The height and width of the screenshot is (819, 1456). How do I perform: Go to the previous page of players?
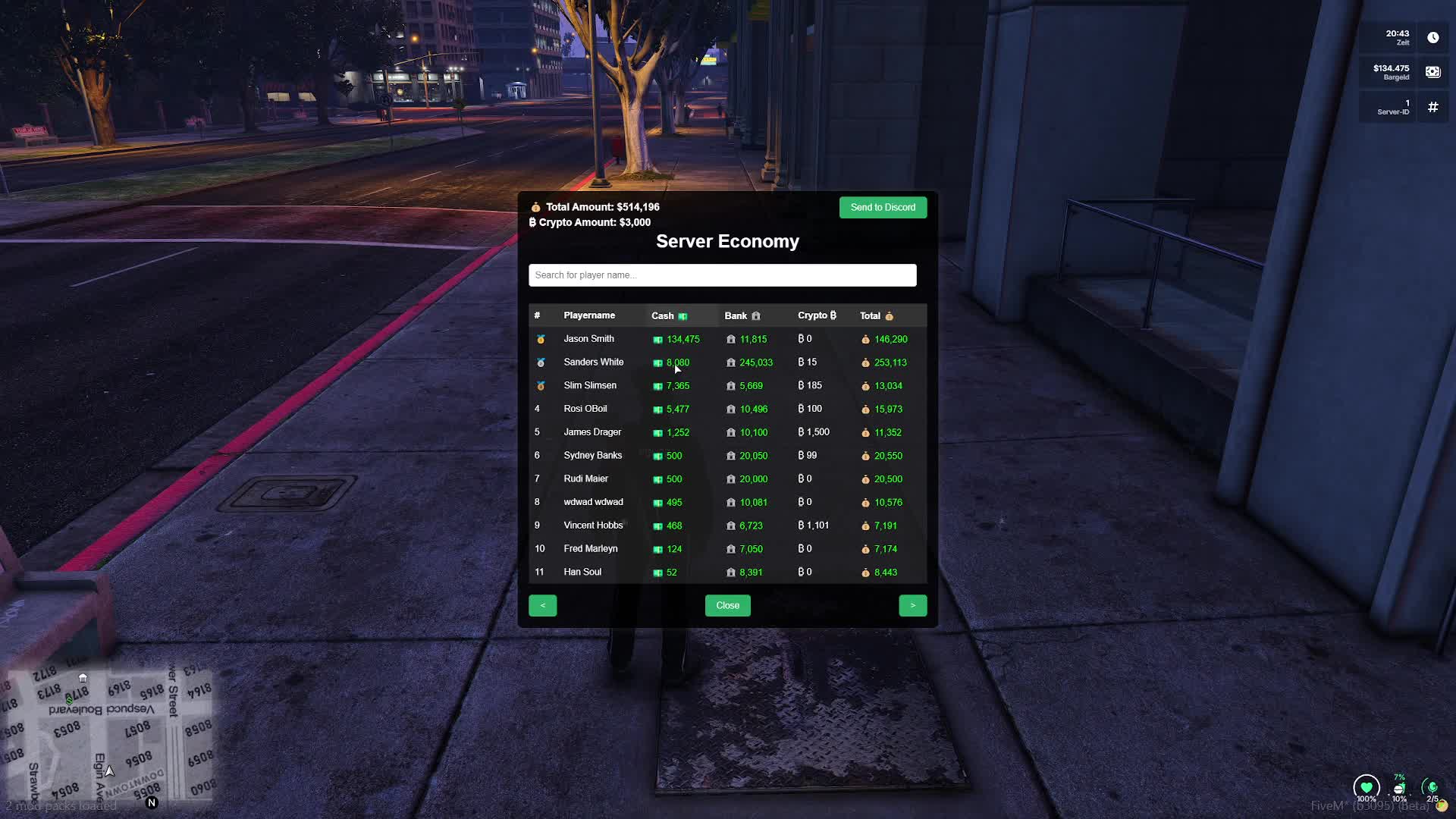[542, 605]
